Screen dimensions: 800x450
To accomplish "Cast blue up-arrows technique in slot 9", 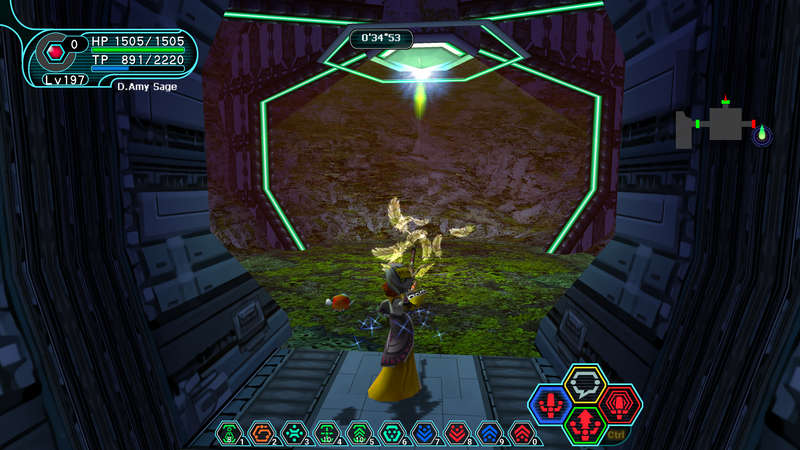I will point(490,432).
